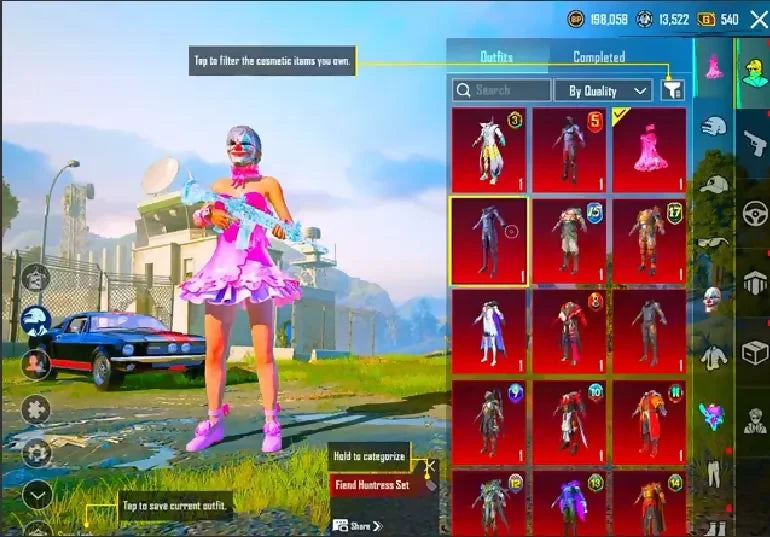
Task: Close the inventory screen
Action: [x=758, y=18]
